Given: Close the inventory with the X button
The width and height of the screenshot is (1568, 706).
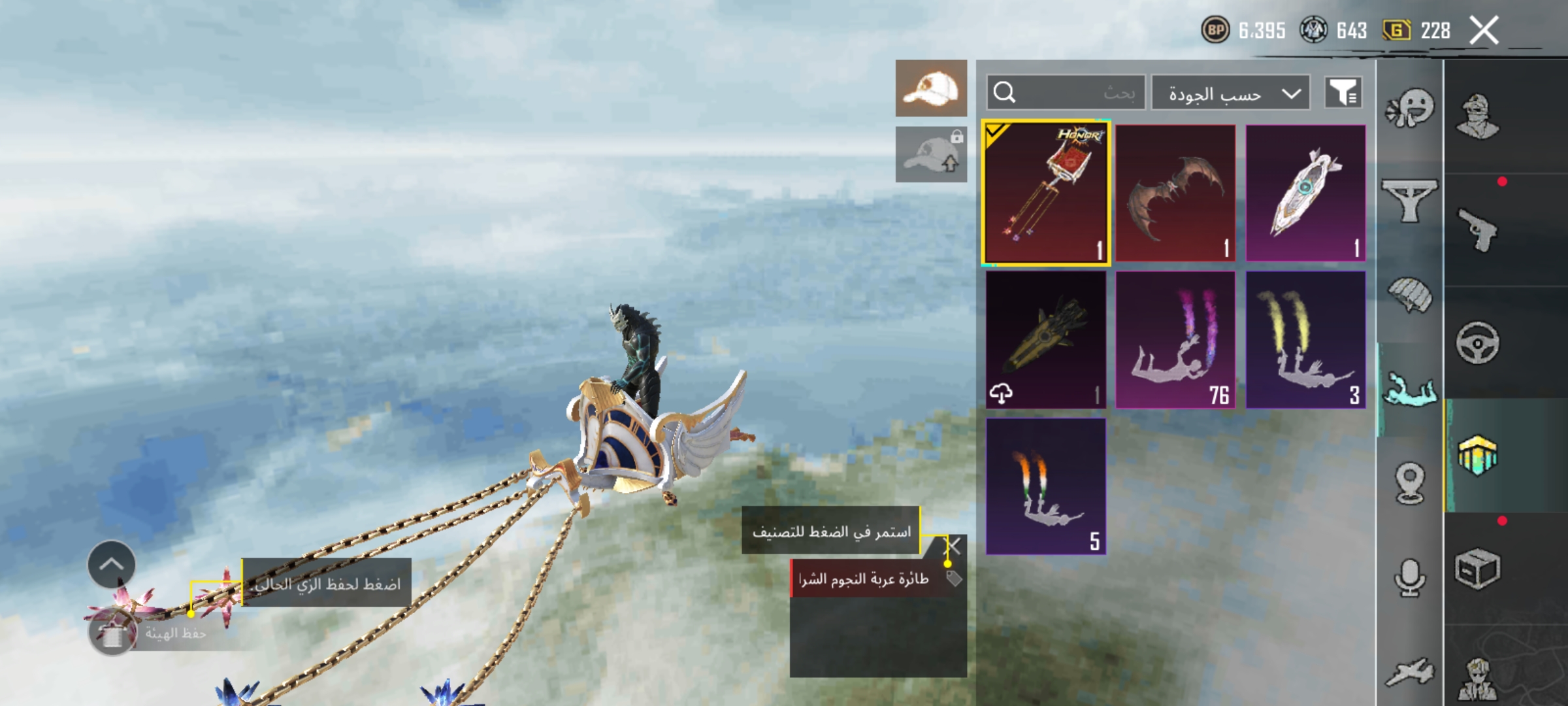Looking at the screenshot, I should pos(1484,31).
